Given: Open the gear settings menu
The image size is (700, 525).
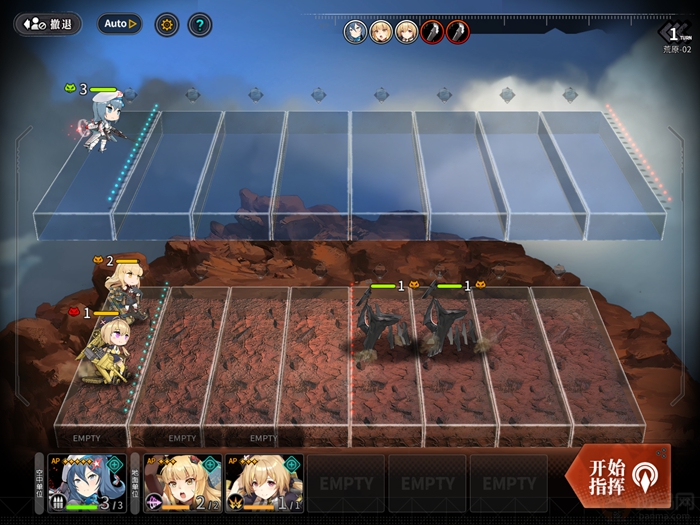Looking at the screenshot, I should (166, 23).
